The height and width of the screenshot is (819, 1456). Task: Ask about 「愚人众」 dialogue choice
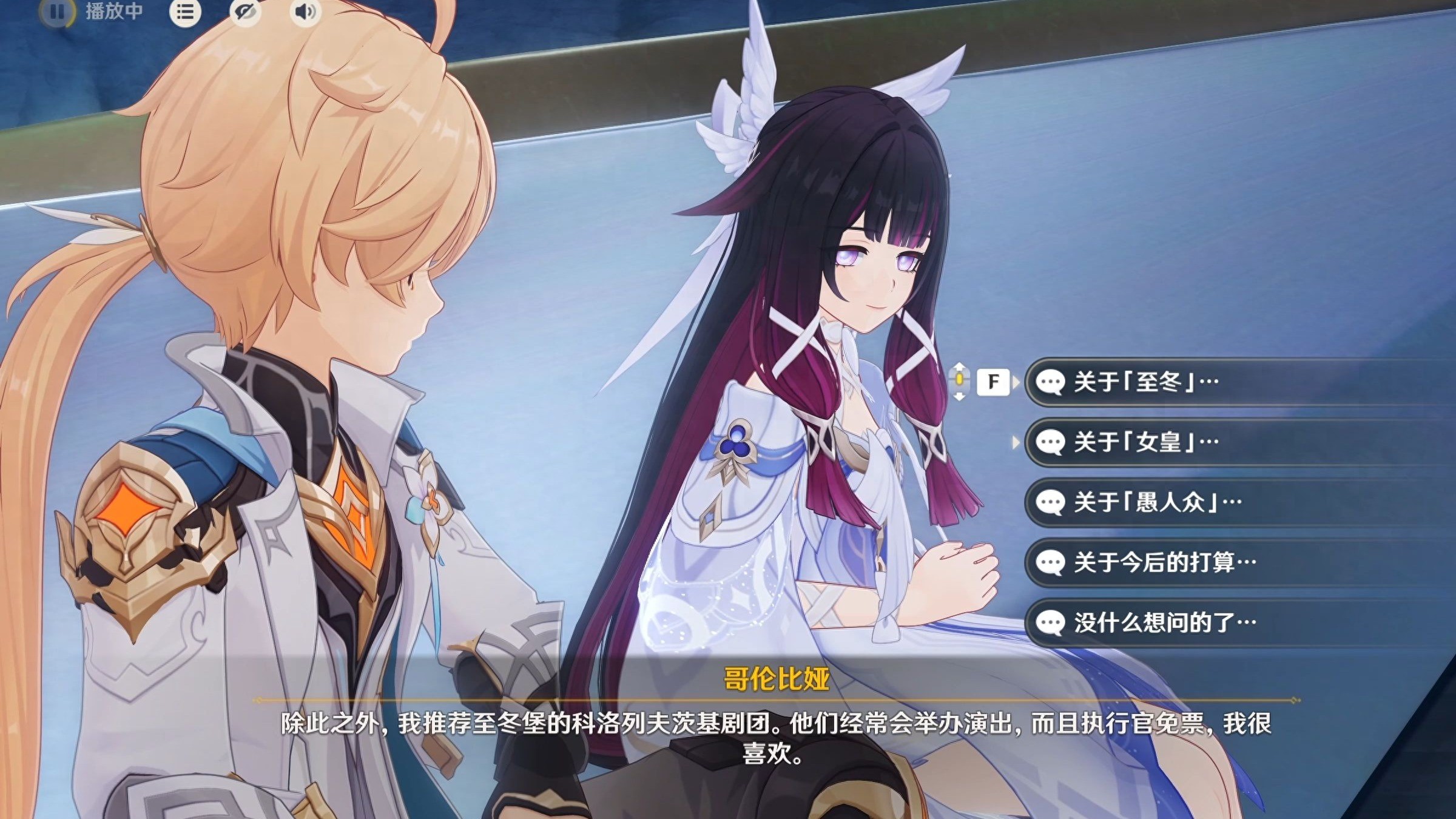pyautogui.click(x=1153, y=502)
